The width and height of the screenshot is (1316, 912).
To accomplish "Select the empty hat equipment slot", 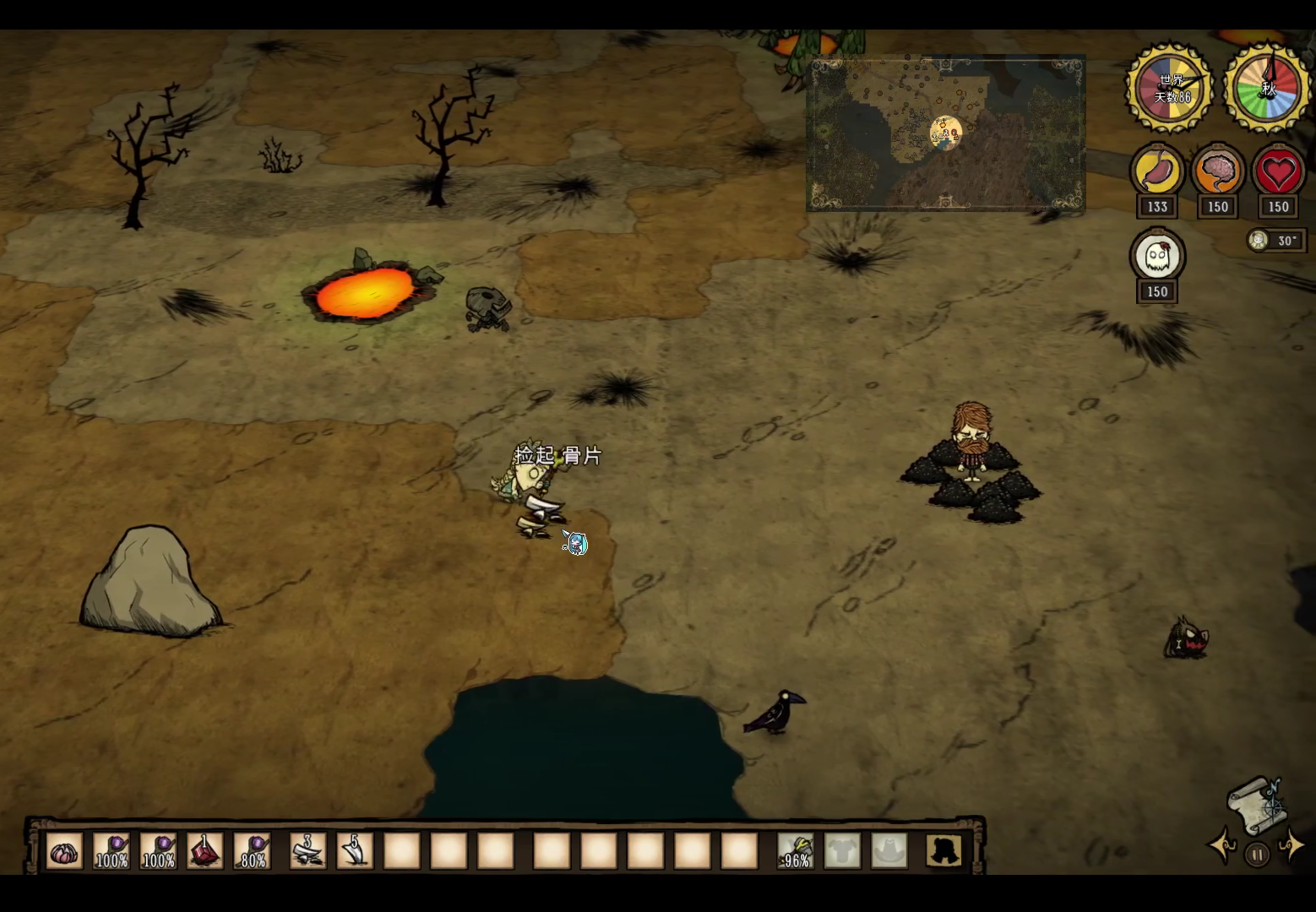I will 889,851.
